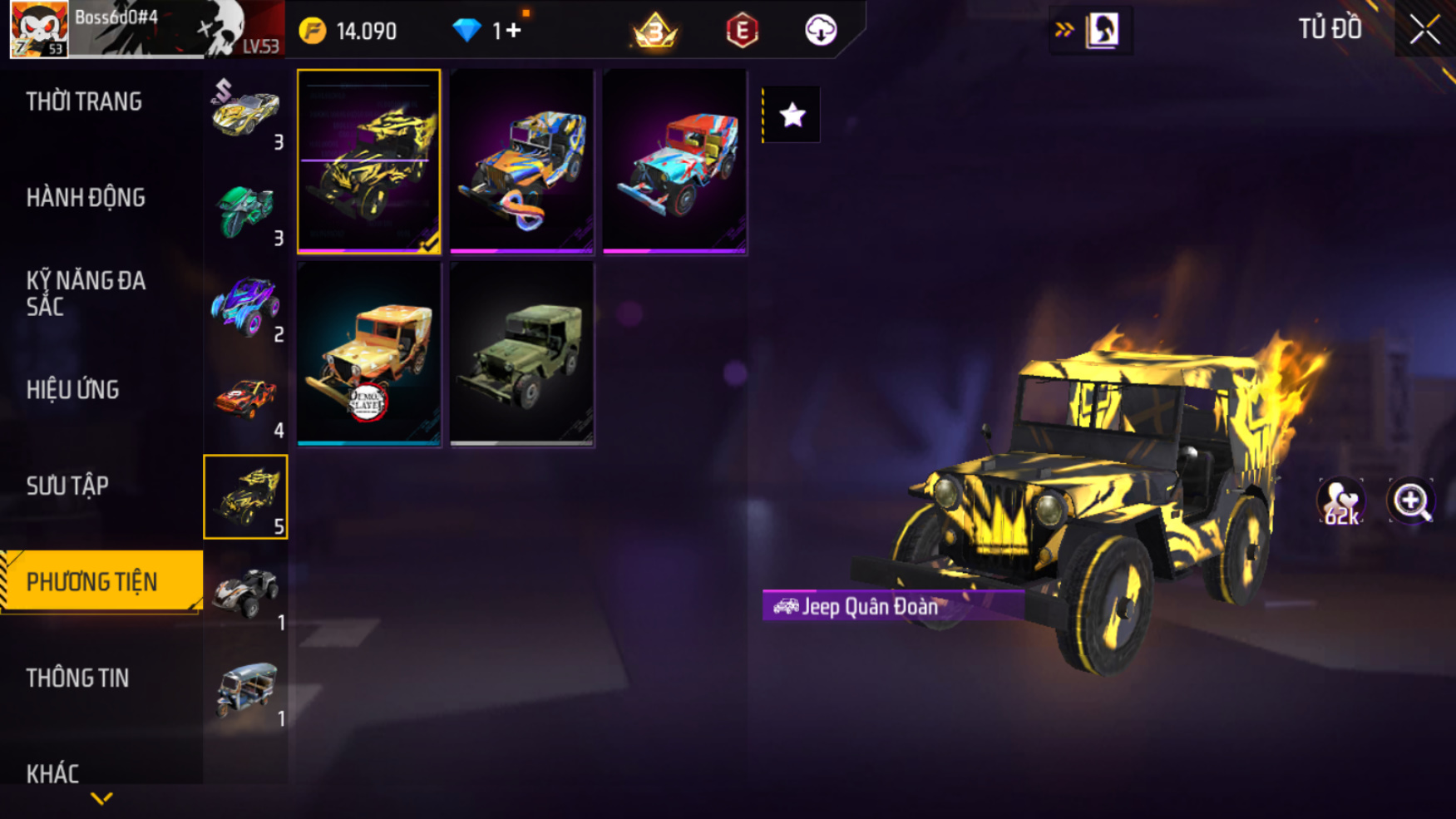1456x819 pixels.
Task: Select the blue-orange graffiti jeep skin
Action: coord(521,161)
